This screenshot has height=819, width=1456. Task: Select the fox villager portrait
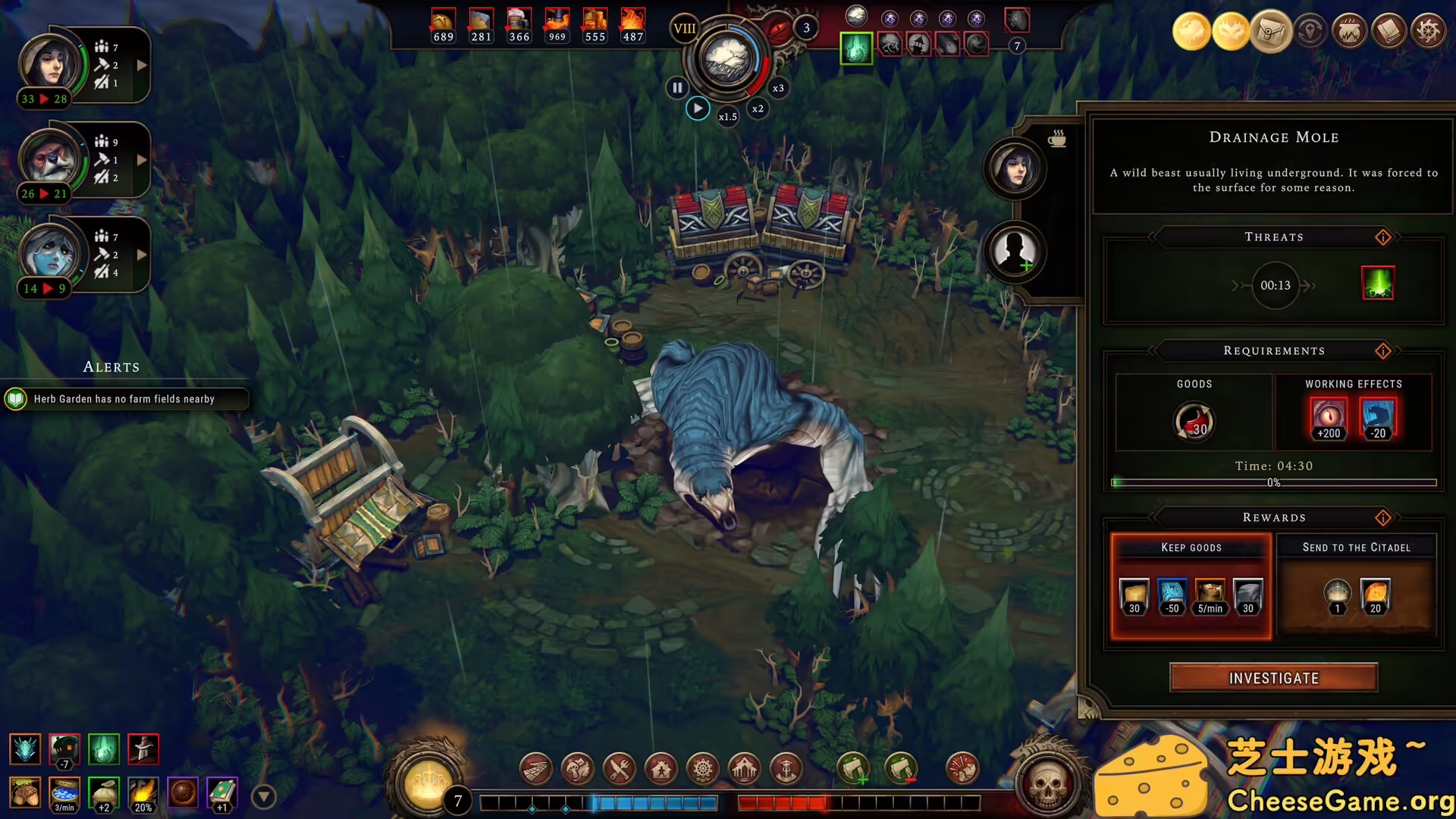[x=49, y=160]
